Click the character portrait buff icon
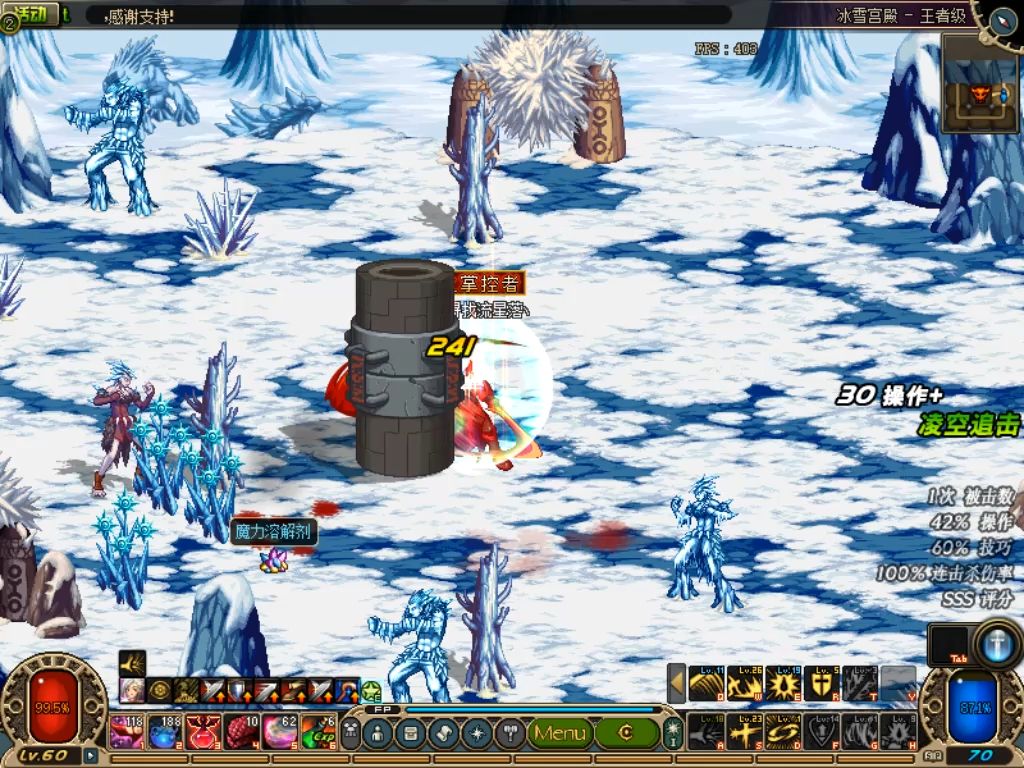This screenshot has height=768, width=1024. tap(132, 691)
